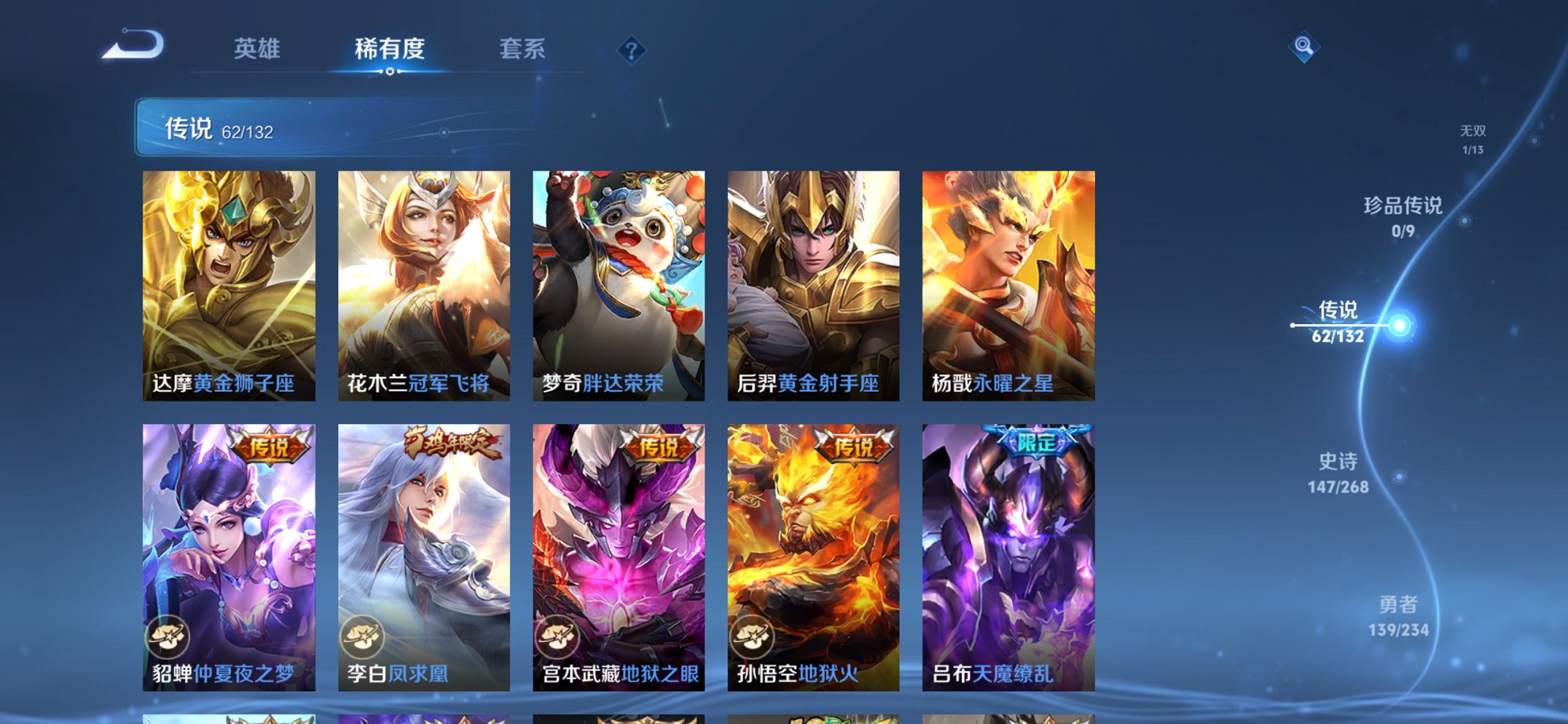Select the 稀有度 tab
This screenshot has height=724, width=1568.
[x=388, y=48]
